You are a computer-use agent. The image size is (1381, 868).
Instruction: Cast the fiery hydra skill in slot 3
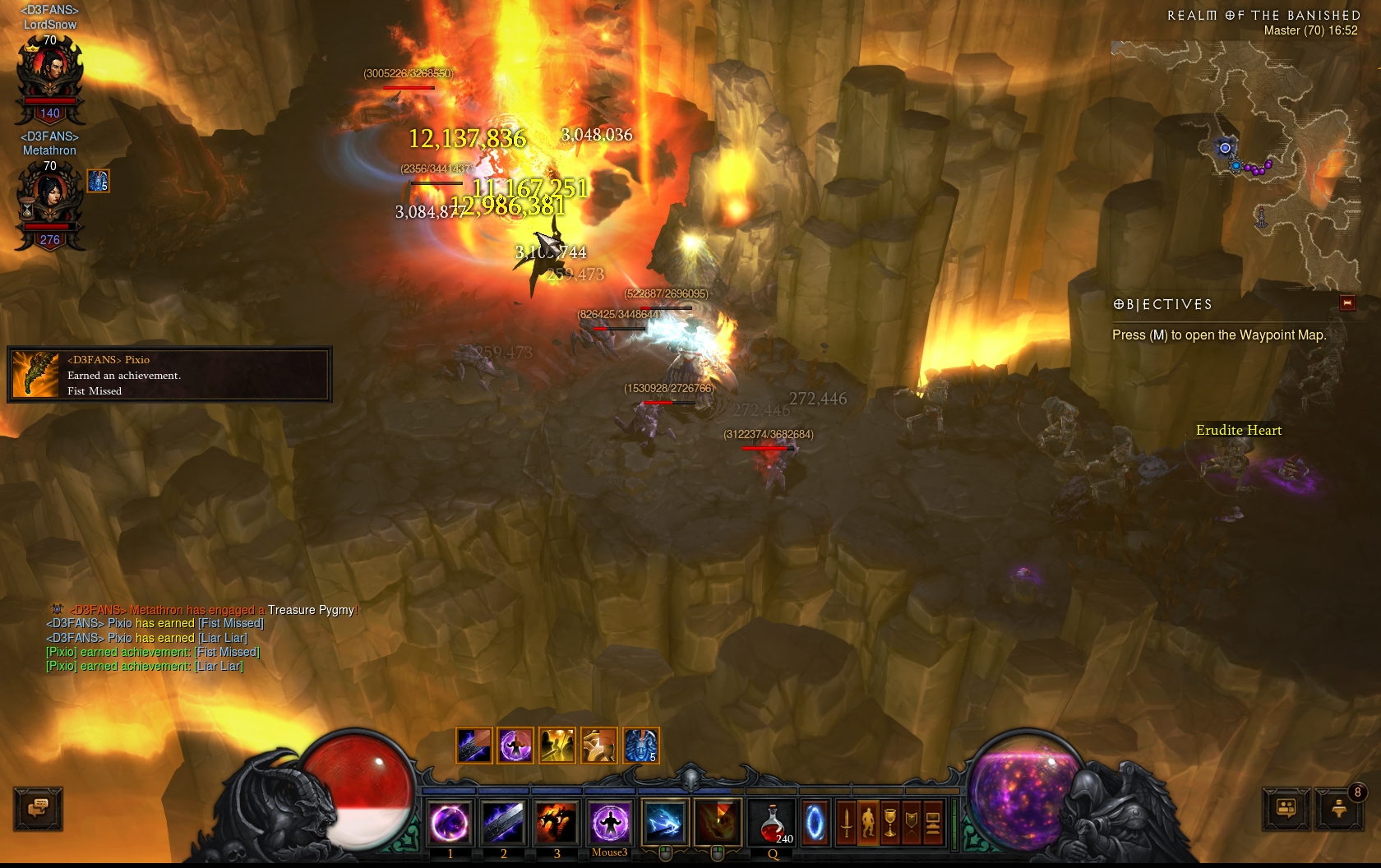pos(557,822)
